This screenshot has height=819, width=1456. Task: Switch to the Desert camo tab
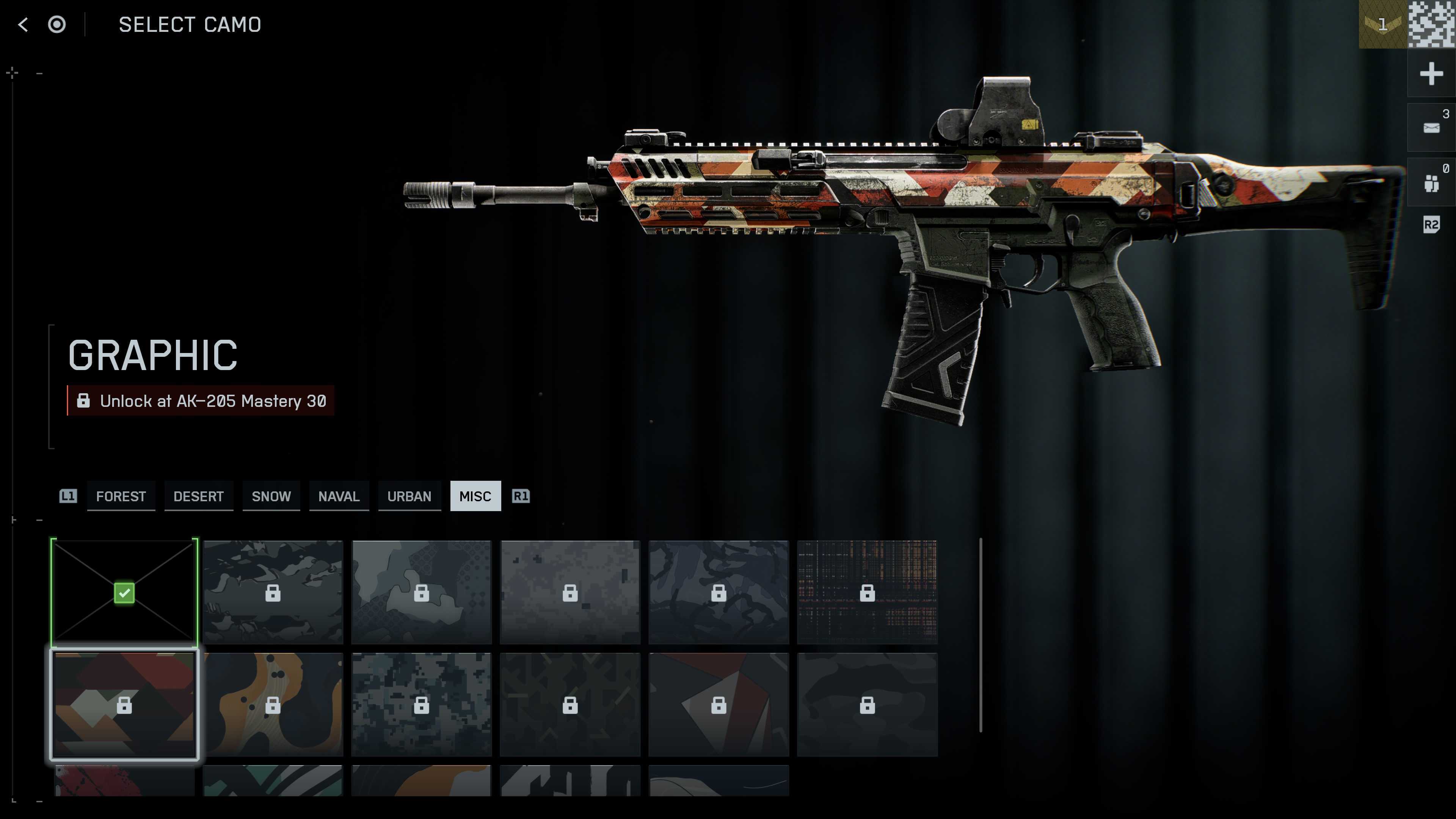click(x=198, y=496)
